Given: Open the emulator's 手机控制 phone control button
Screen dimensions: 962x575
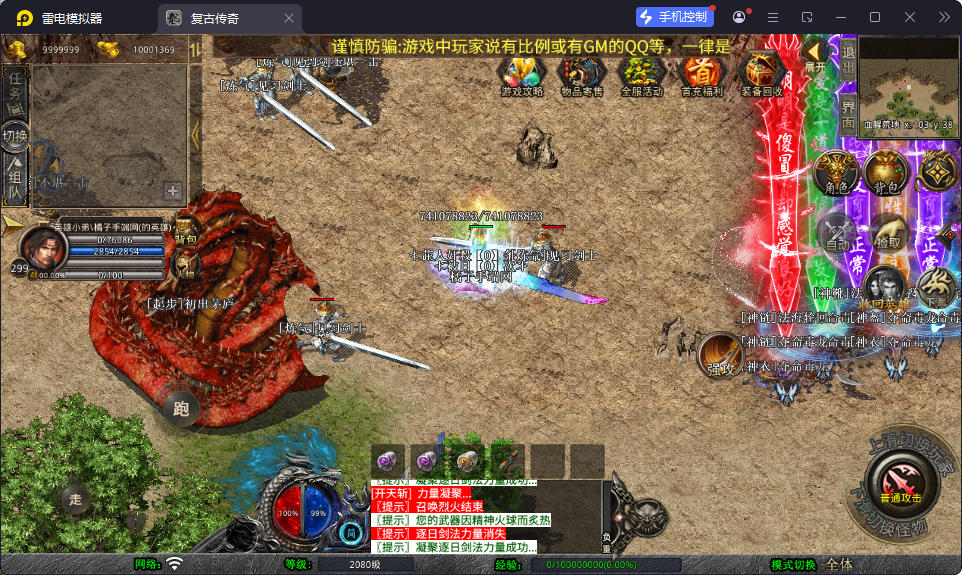Looking at the screenshot, I should pyautogui.click(x=675, y=17).
